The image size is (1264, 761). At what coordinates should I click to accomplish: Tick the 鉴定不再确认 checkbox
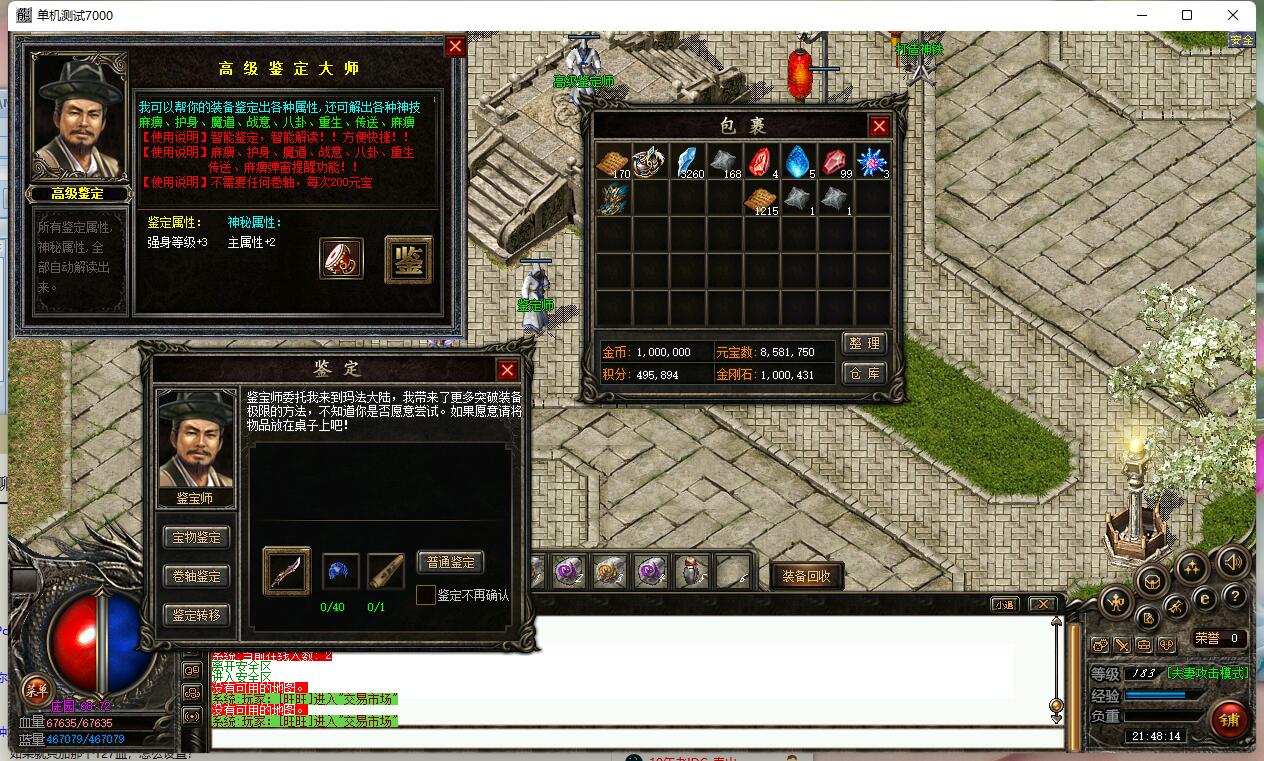426,595
